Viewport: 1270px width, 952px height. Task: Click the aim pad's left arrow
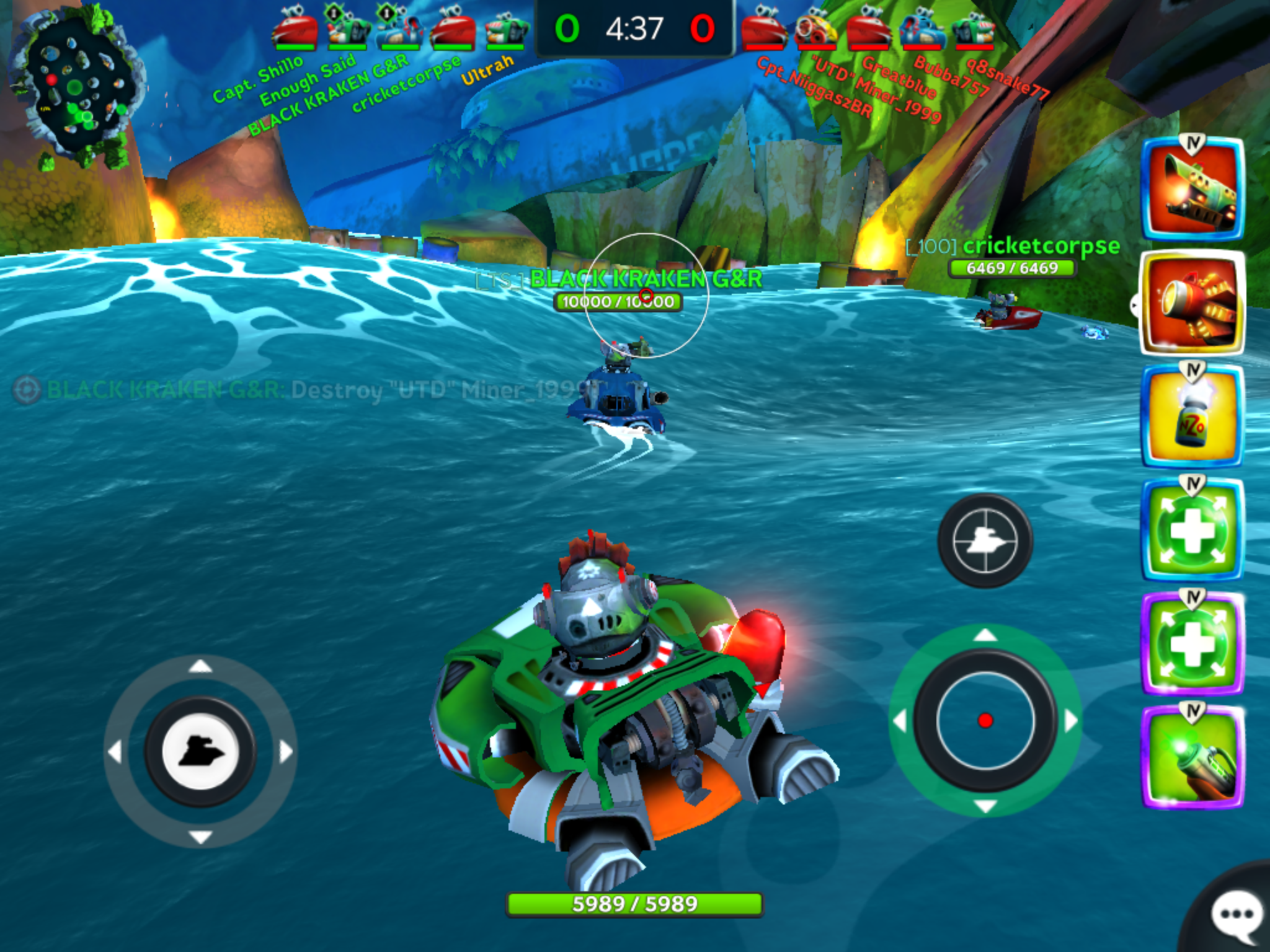click(x=900, y=721)
